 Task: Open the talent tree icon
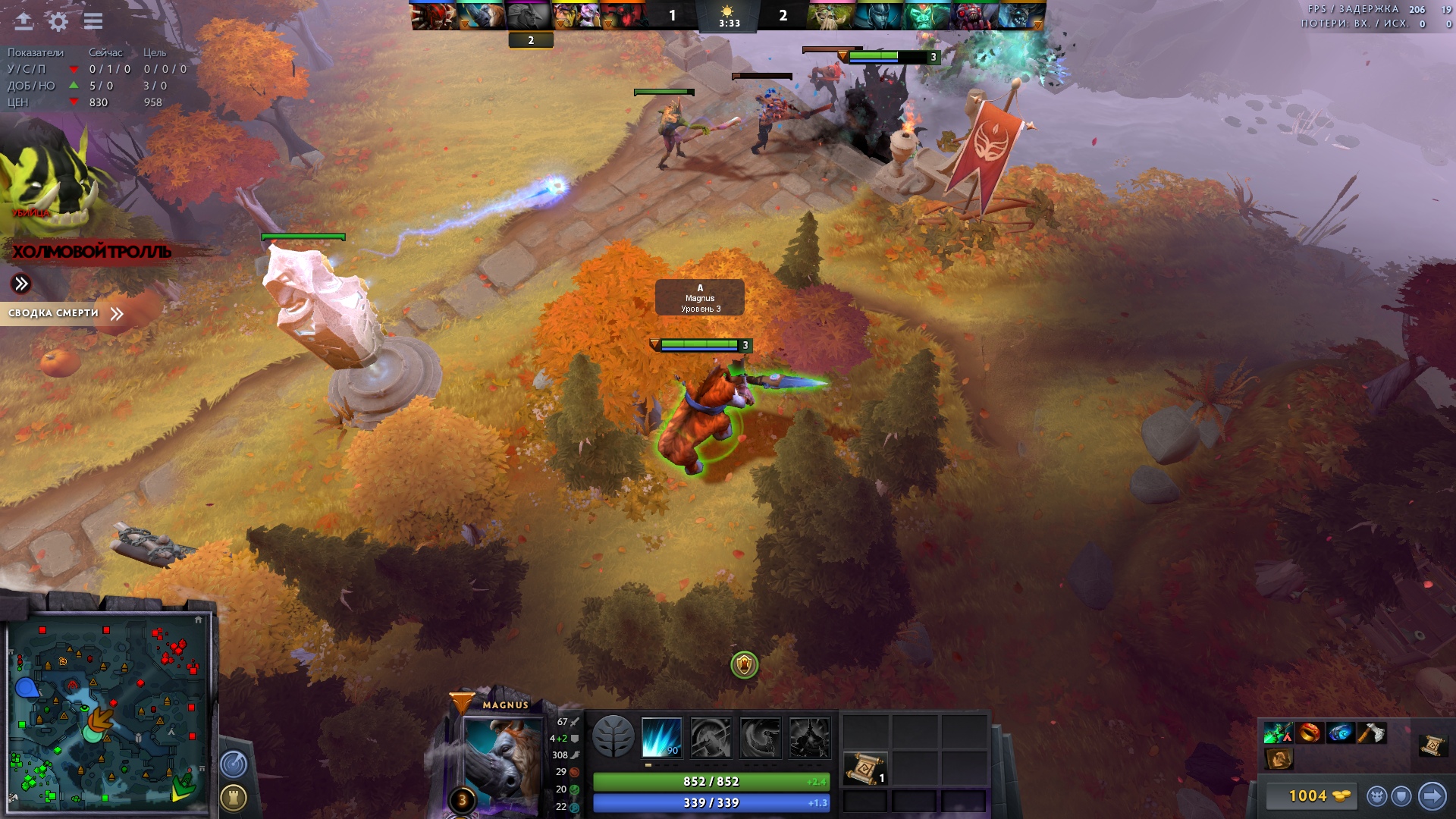[613, 736]
